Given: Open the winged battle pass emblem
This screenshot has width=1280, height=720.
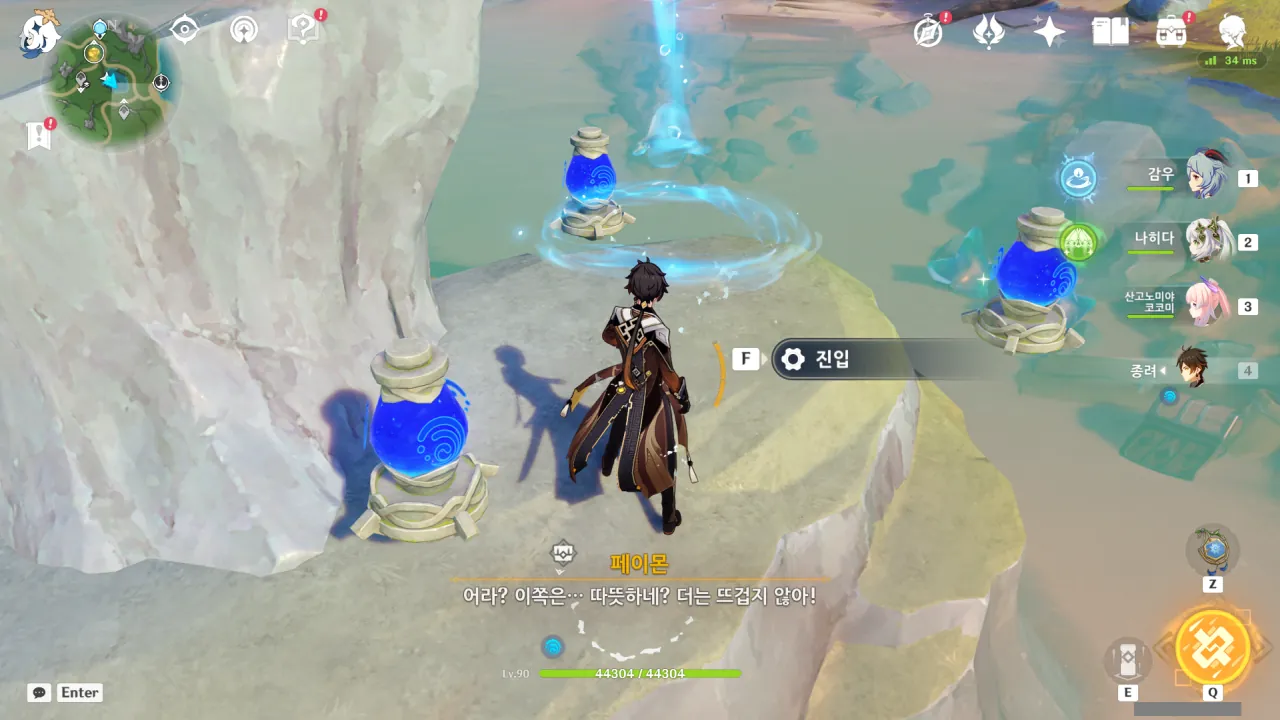Looking at the screenshot, I should pos(988,32).
